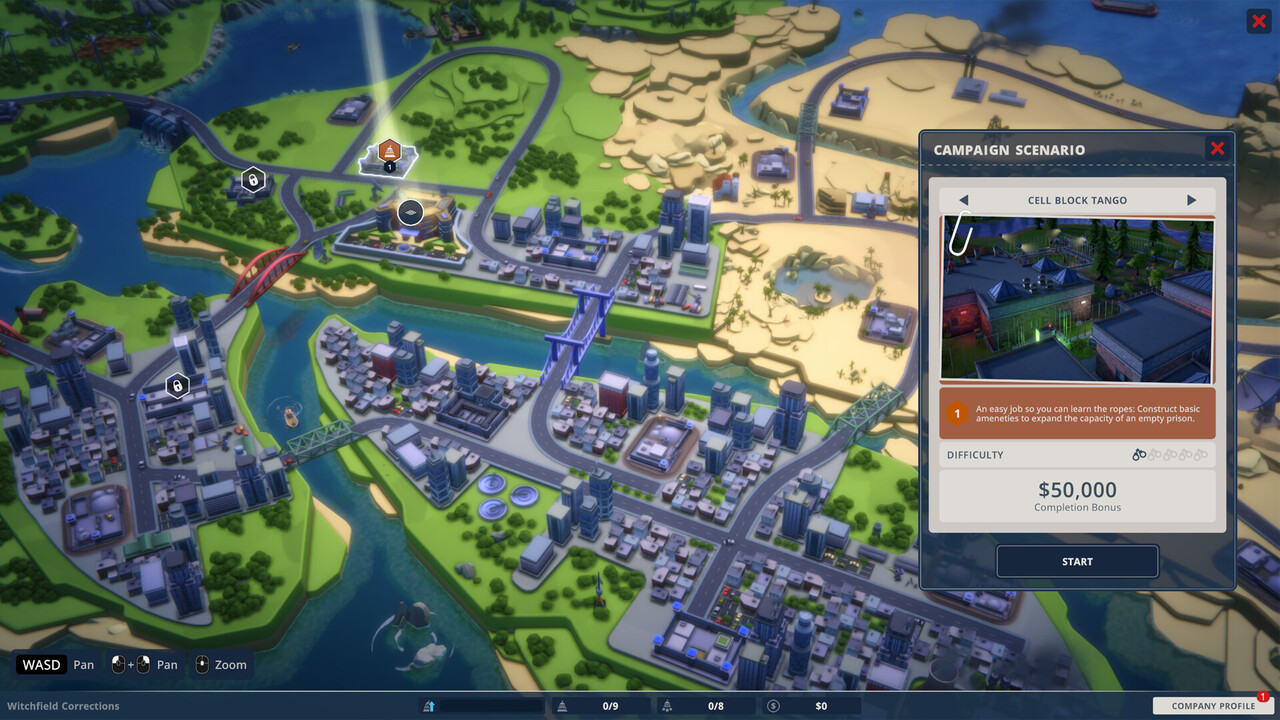The width and height of the screenshot is (1280, 720).
Task: Close the Campaign Scenario panel
Action: [x=1217, y=149]
